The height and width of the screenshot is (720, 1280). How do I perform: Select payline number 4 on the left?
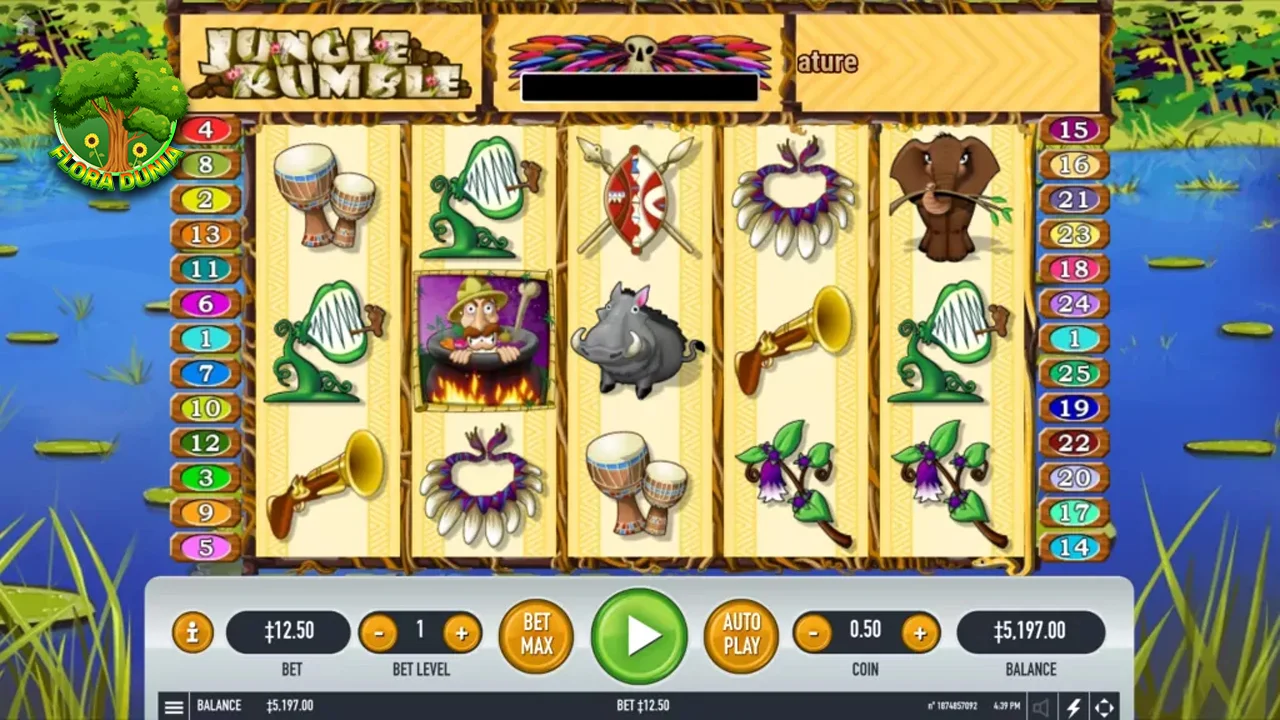pyautogui.click(x=206, y=130)
